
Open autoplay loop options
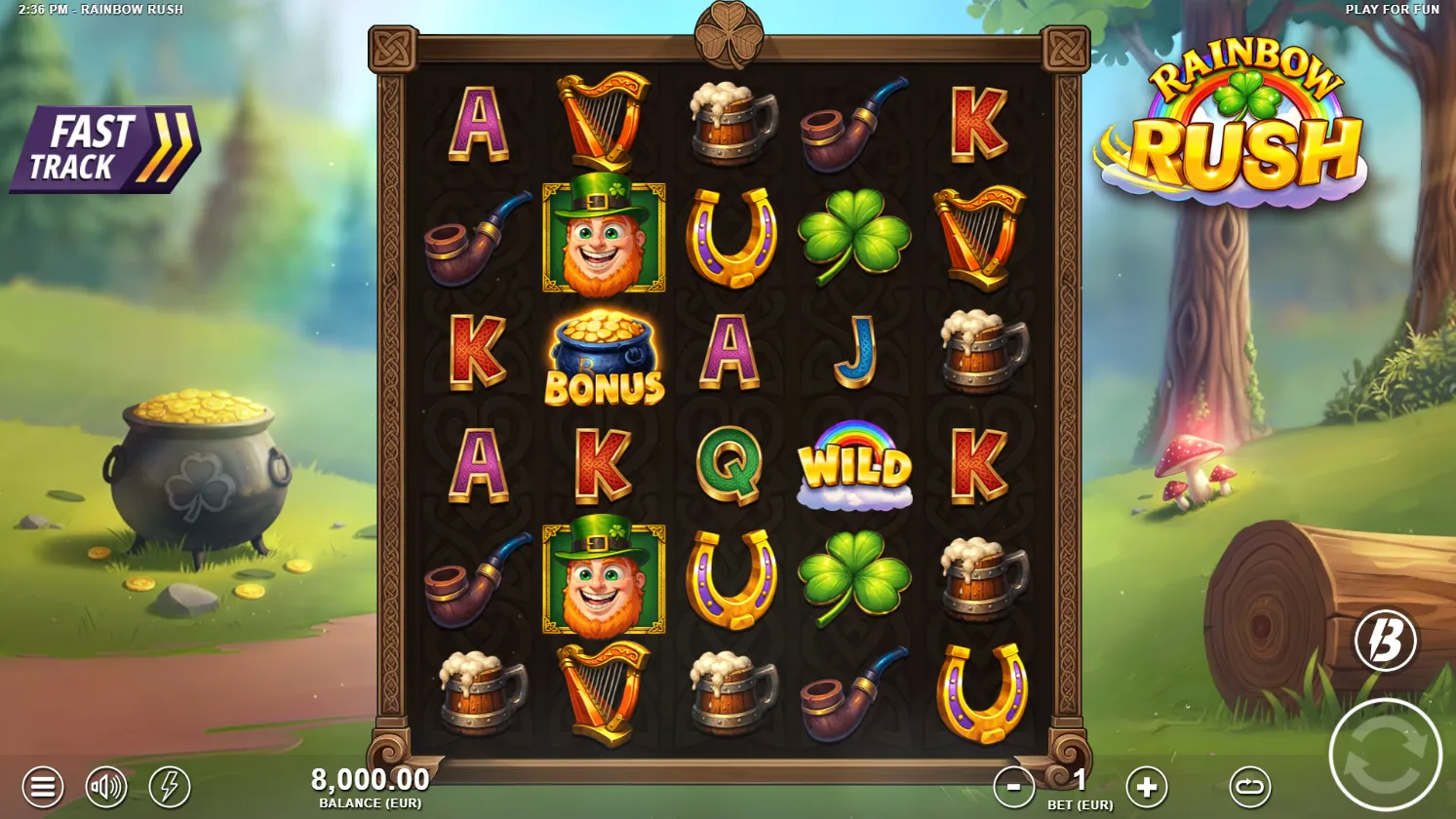click(1249, 786)
